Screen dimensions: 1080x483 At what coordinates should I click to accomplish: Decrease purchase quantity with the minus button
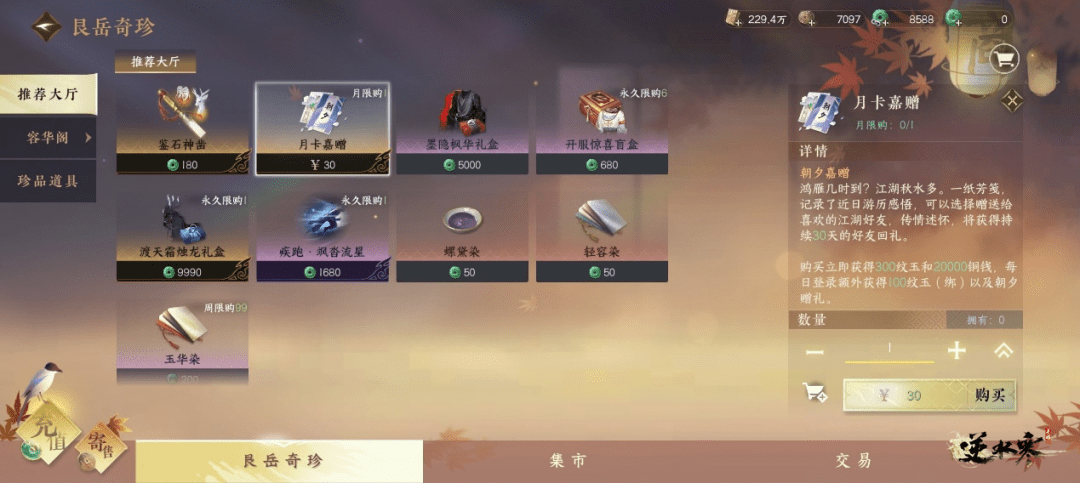pyautogui.click(x=815, y=351)
